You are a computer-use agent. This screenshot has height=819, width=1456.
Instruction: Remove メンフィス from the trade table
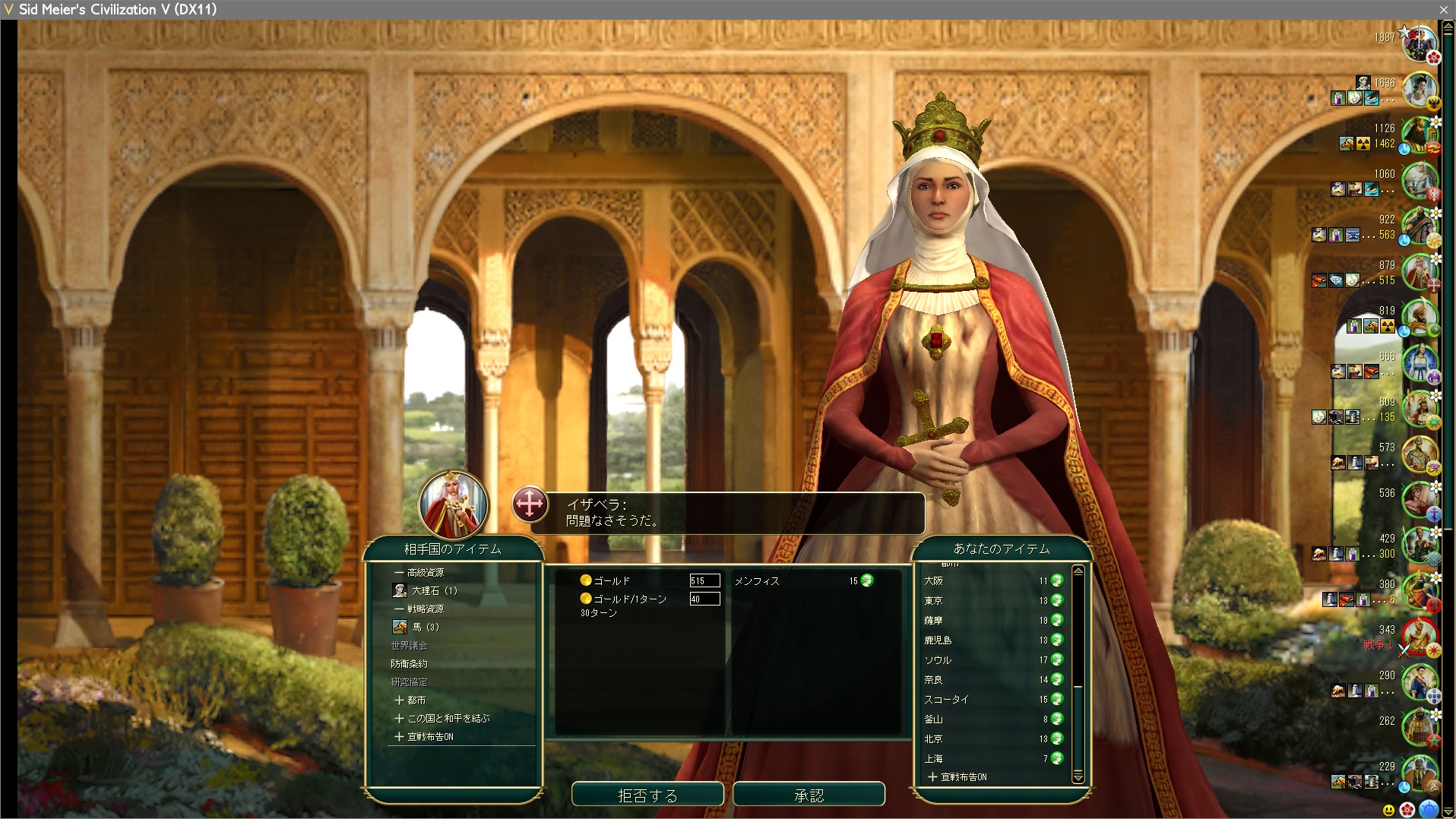(757, 581)
